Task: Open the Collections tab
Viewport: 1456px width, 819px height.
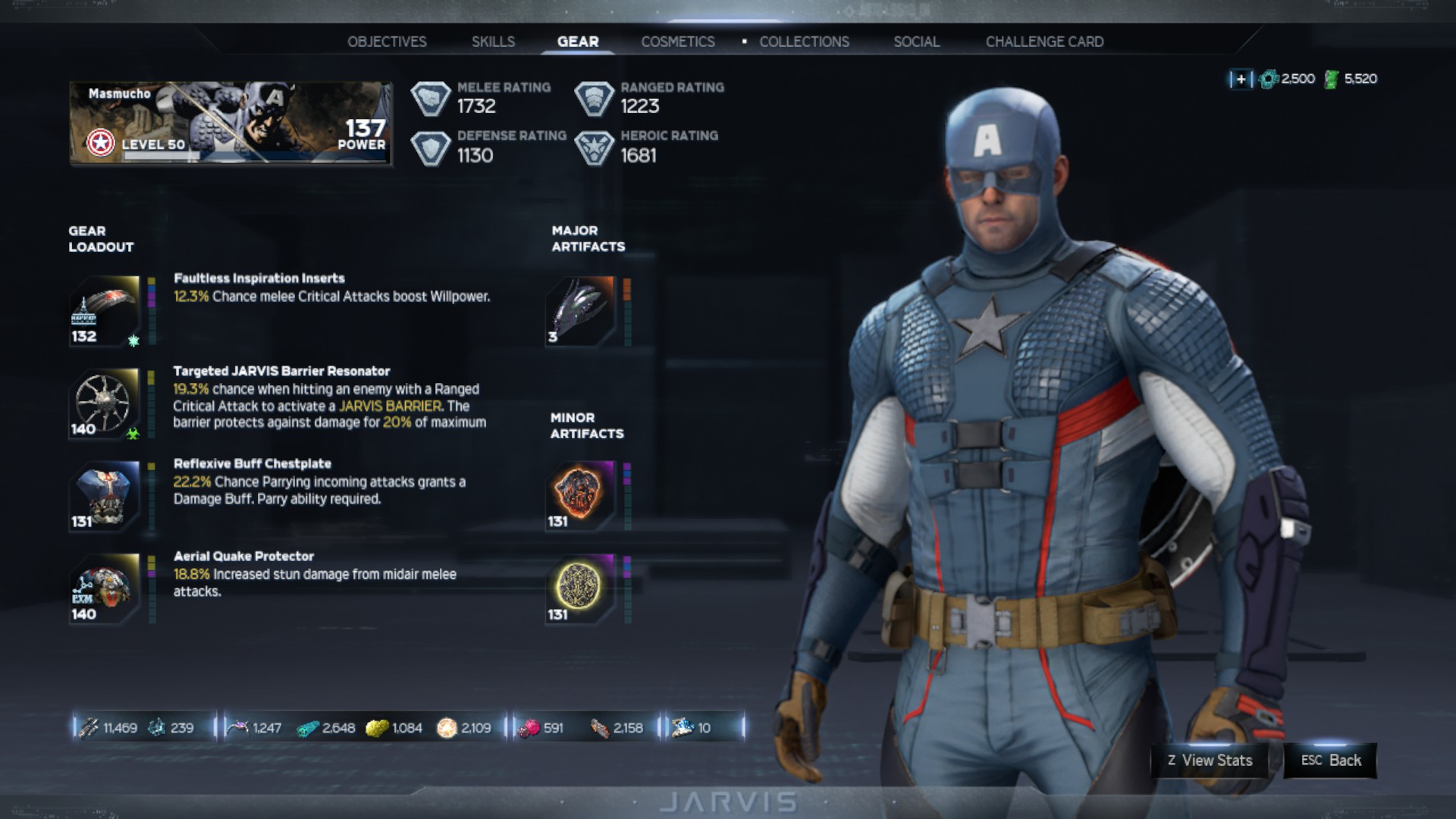Action: click(804, 42)
